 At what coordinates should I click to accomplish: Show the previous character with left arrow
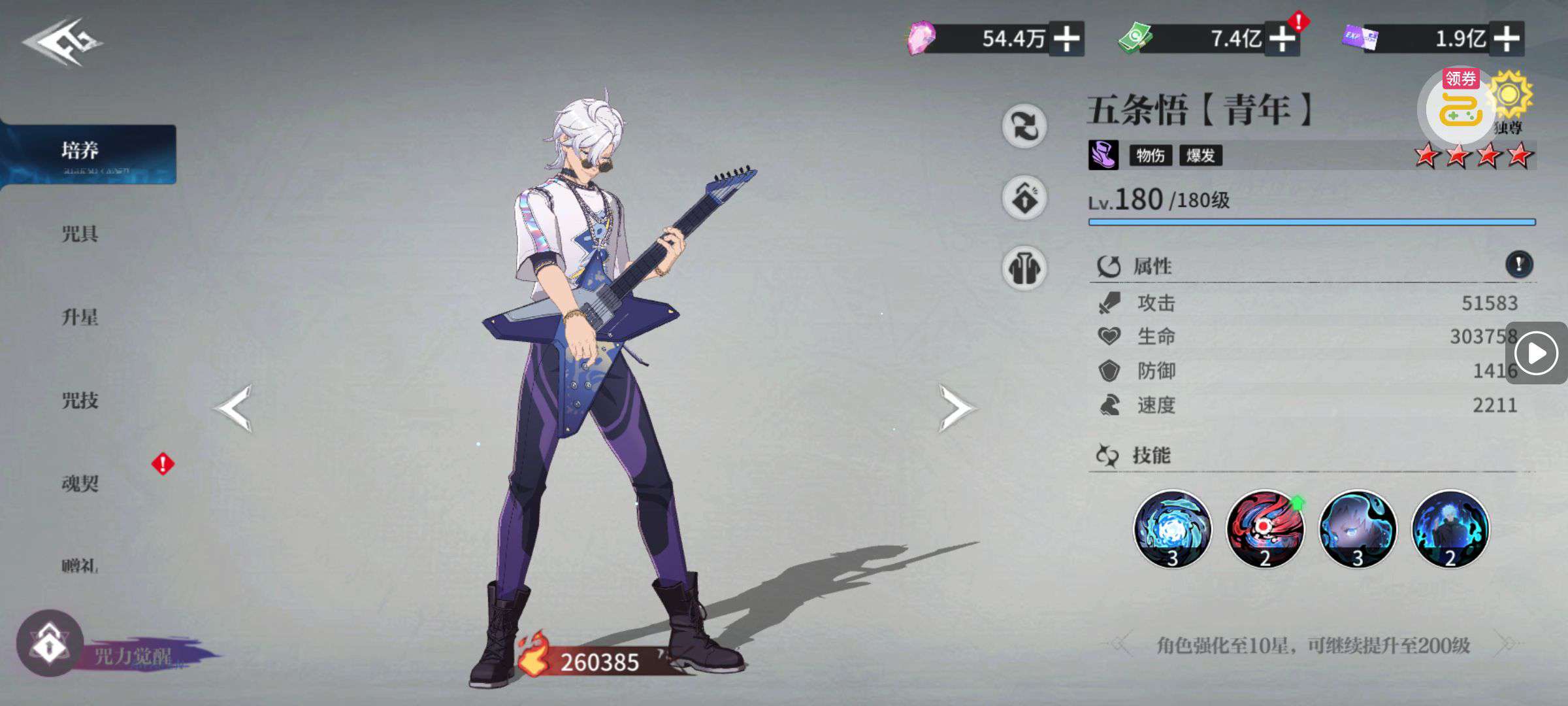click(233, 409)
